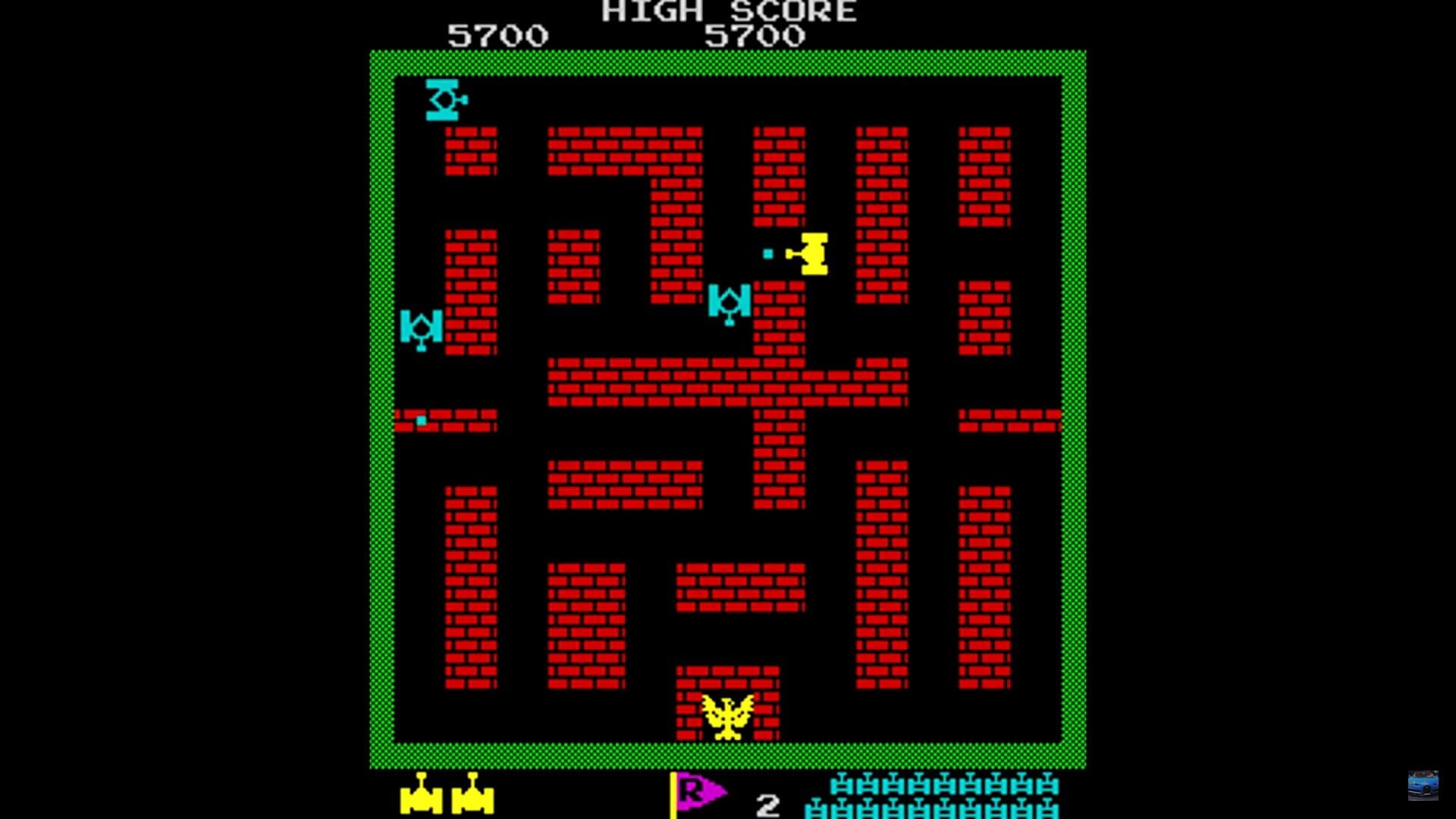
Task: Click the first cyan enemy reserve tank icon
Action: (x=840, y=785)
